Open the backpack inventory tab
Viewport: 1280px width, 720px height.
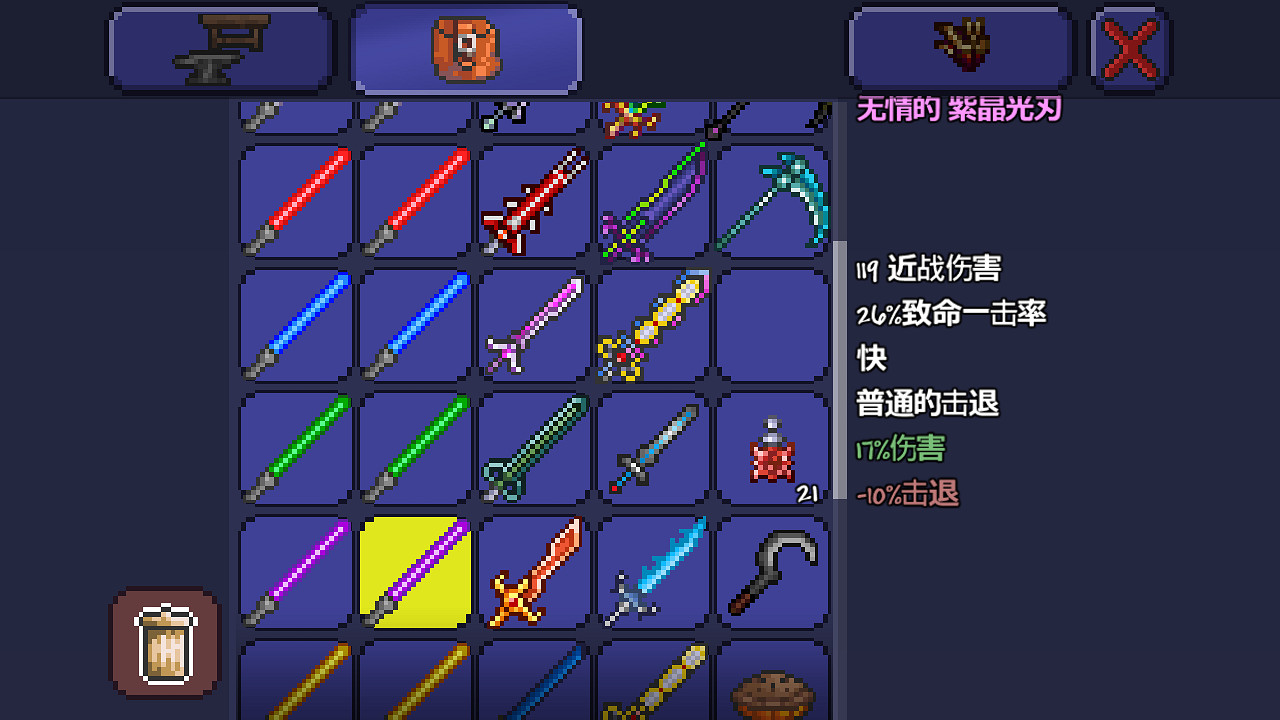click(x=465, y=48)
